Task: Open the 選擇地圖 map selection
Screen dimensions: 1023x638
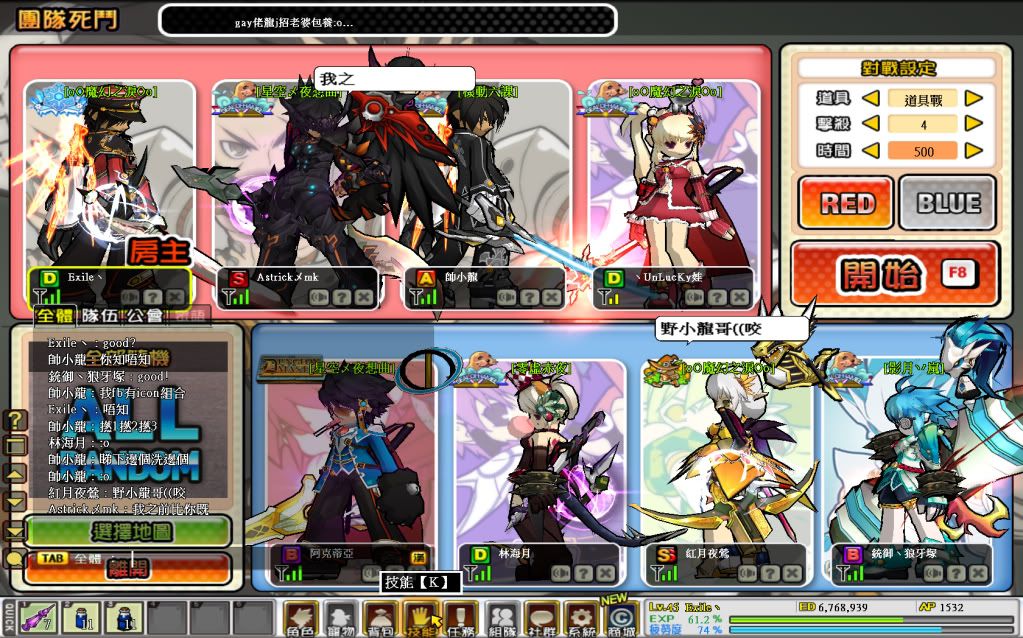Action: [128, 531]
